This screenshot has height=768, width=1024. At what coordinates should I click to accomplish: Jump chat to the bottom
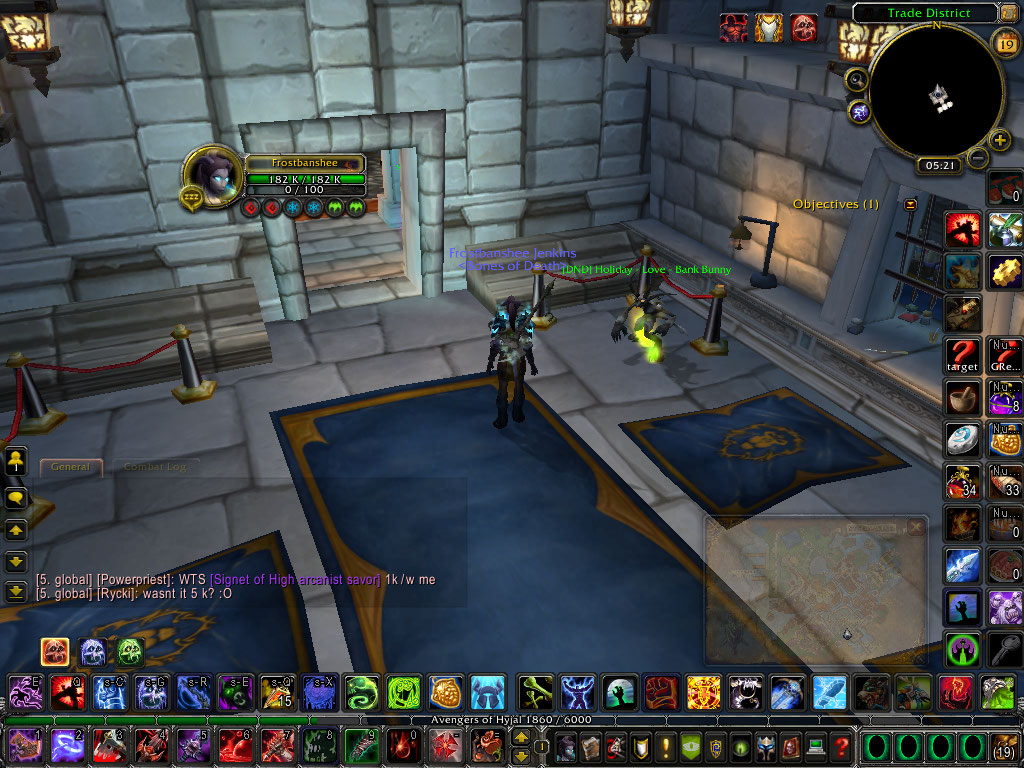(x=16, y=591)
